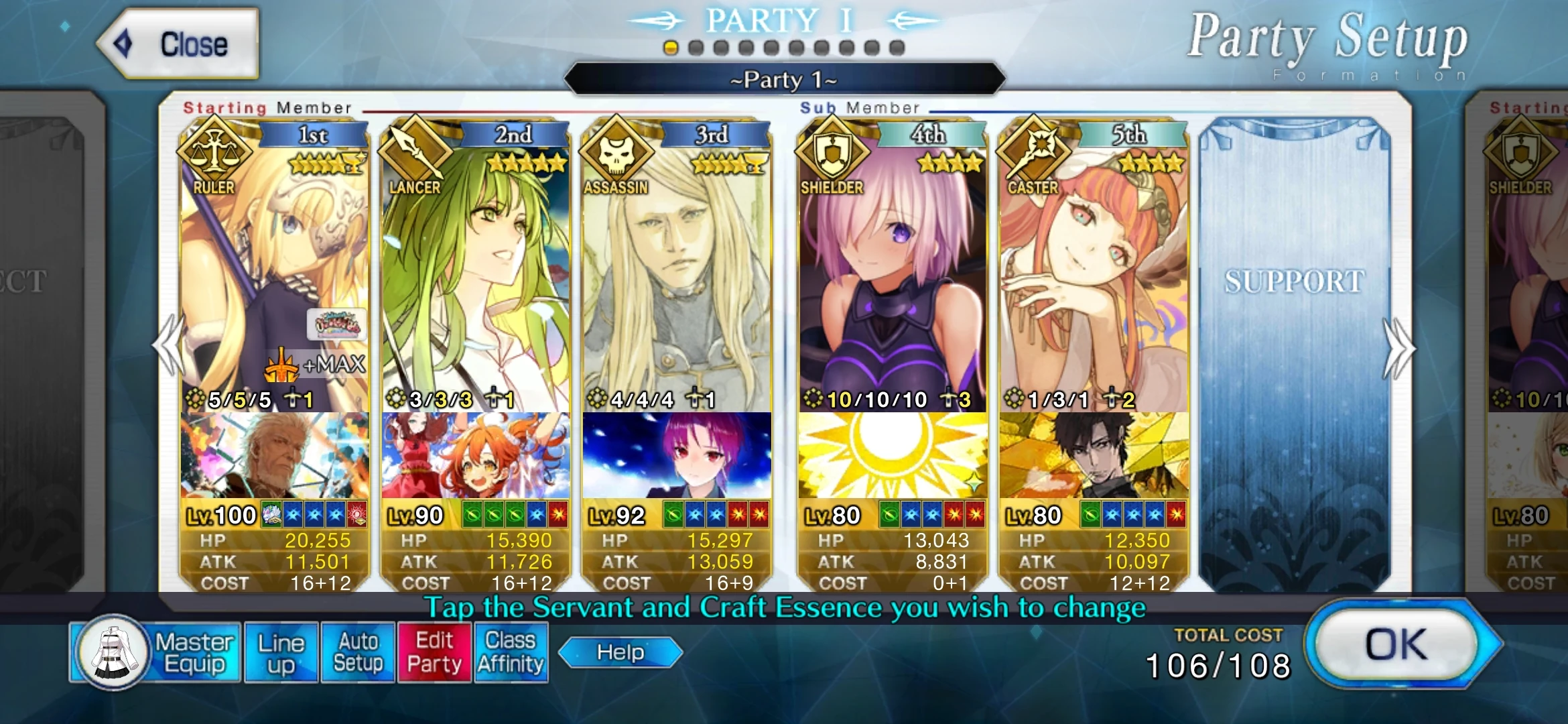1568x724 pixels.
Task: Toggle Line up arrangement mode
Action: (x=281, y=650)
